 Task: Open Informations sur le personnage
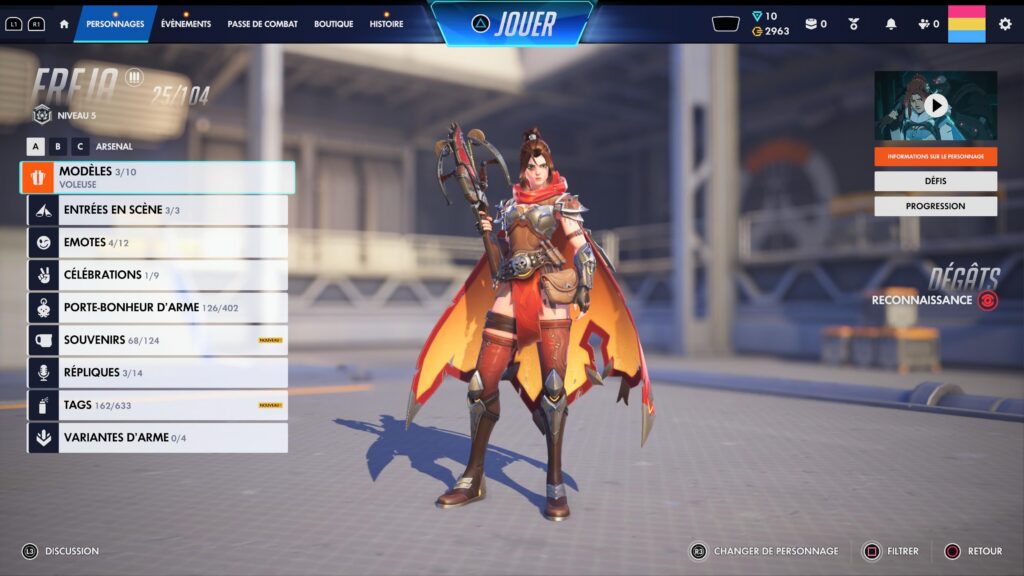point(935,156)
